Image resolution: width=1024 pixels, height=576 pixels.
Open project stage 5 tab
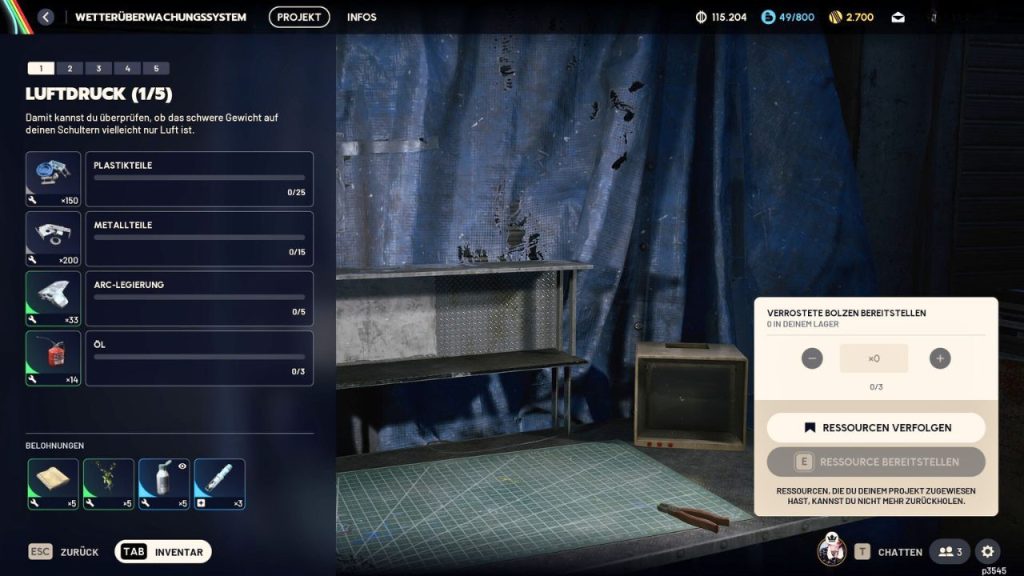(155, 68)
